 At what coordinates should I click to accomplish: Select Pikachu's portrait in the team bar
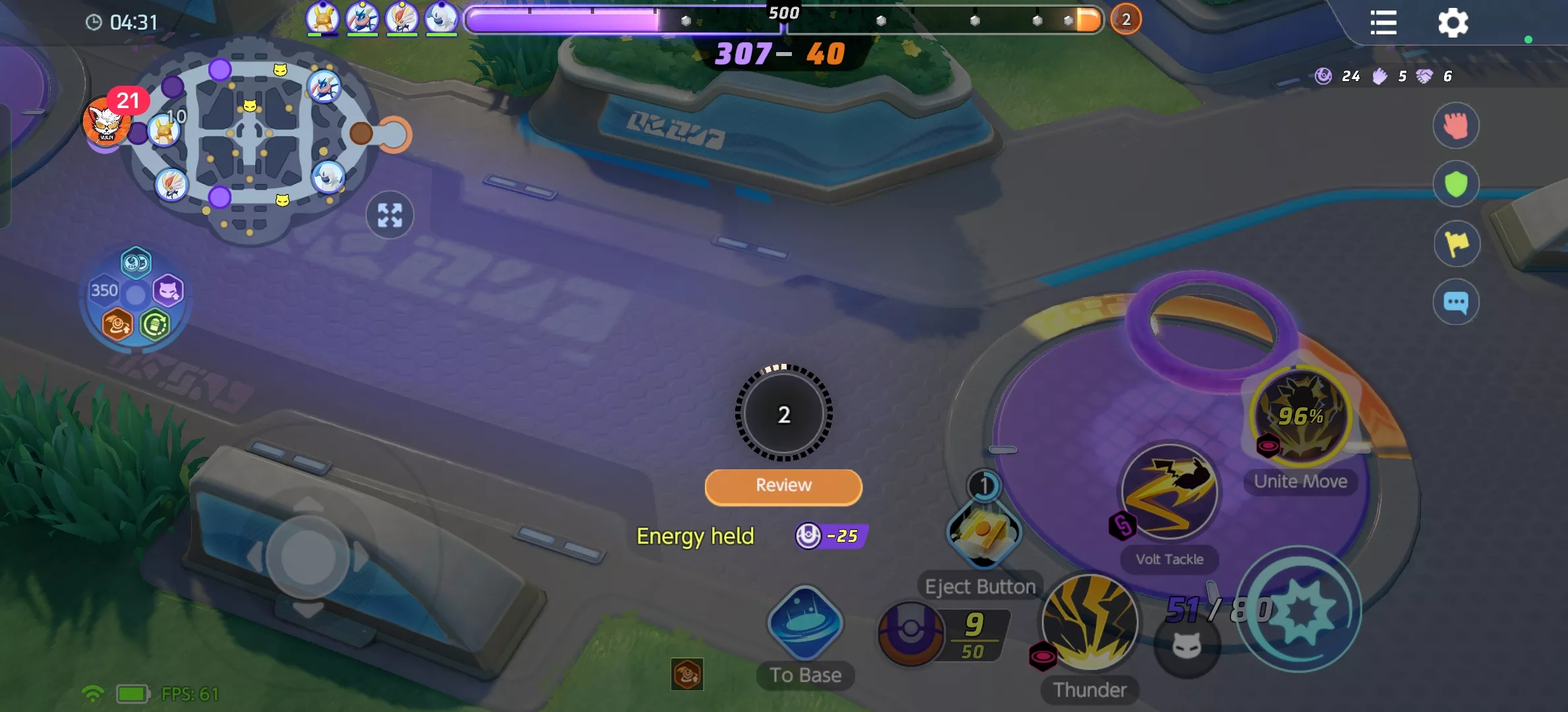coord(322,18)
